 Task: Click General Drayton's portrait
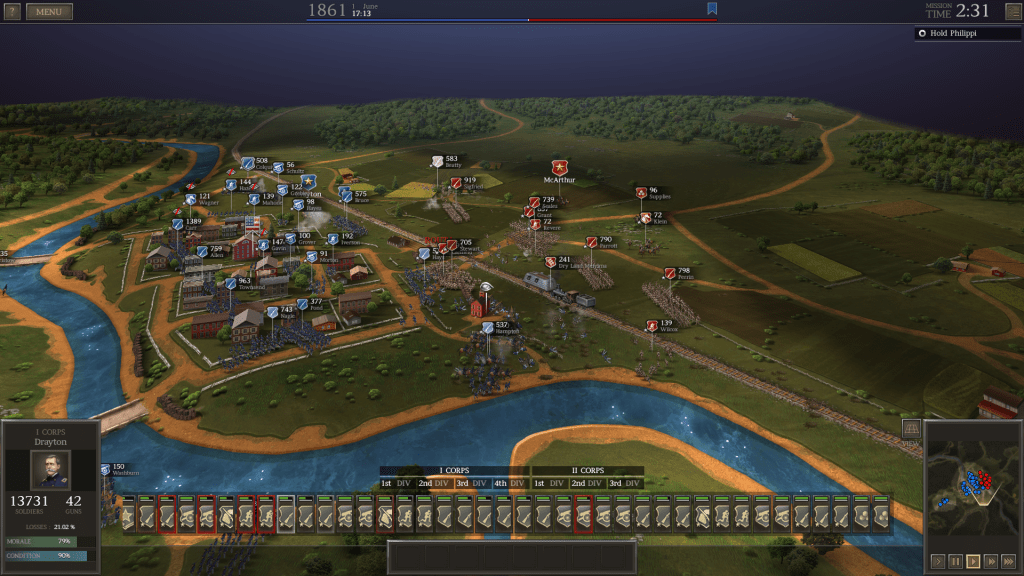pyautogui.click(x=50, y=469)
